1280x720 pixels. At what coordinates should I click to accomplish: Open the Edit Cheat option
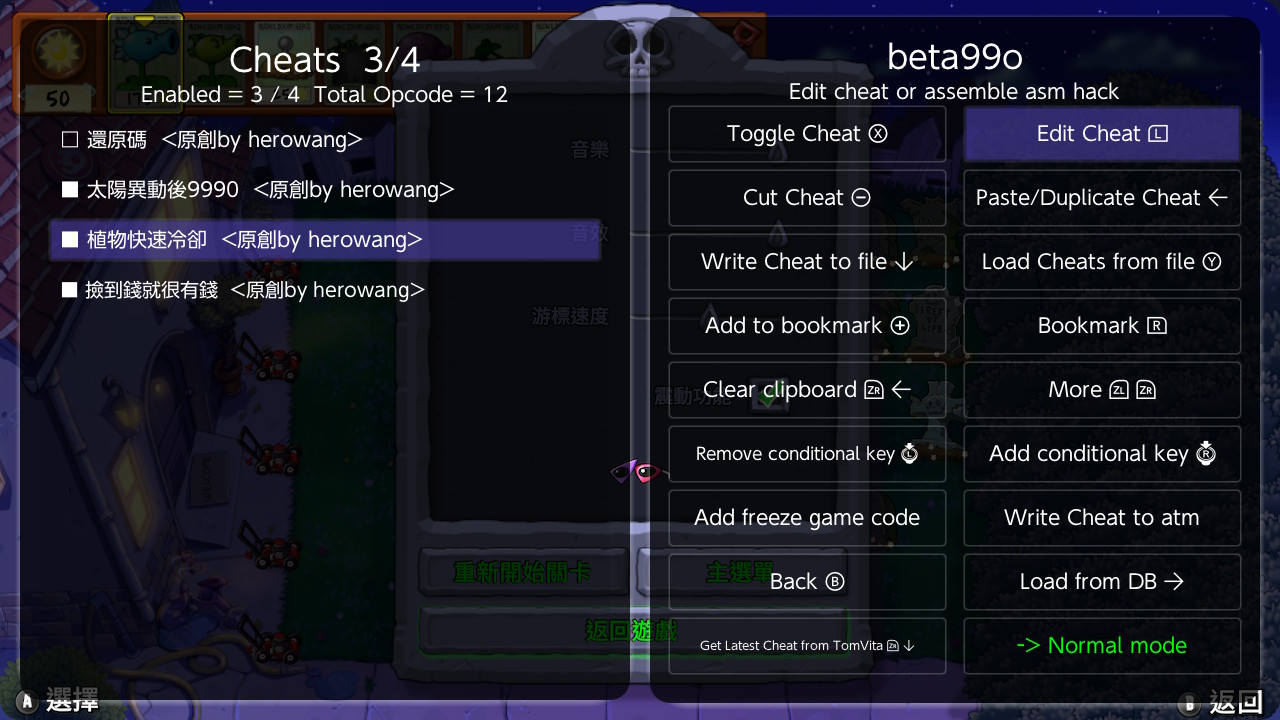click(1102, 134)
